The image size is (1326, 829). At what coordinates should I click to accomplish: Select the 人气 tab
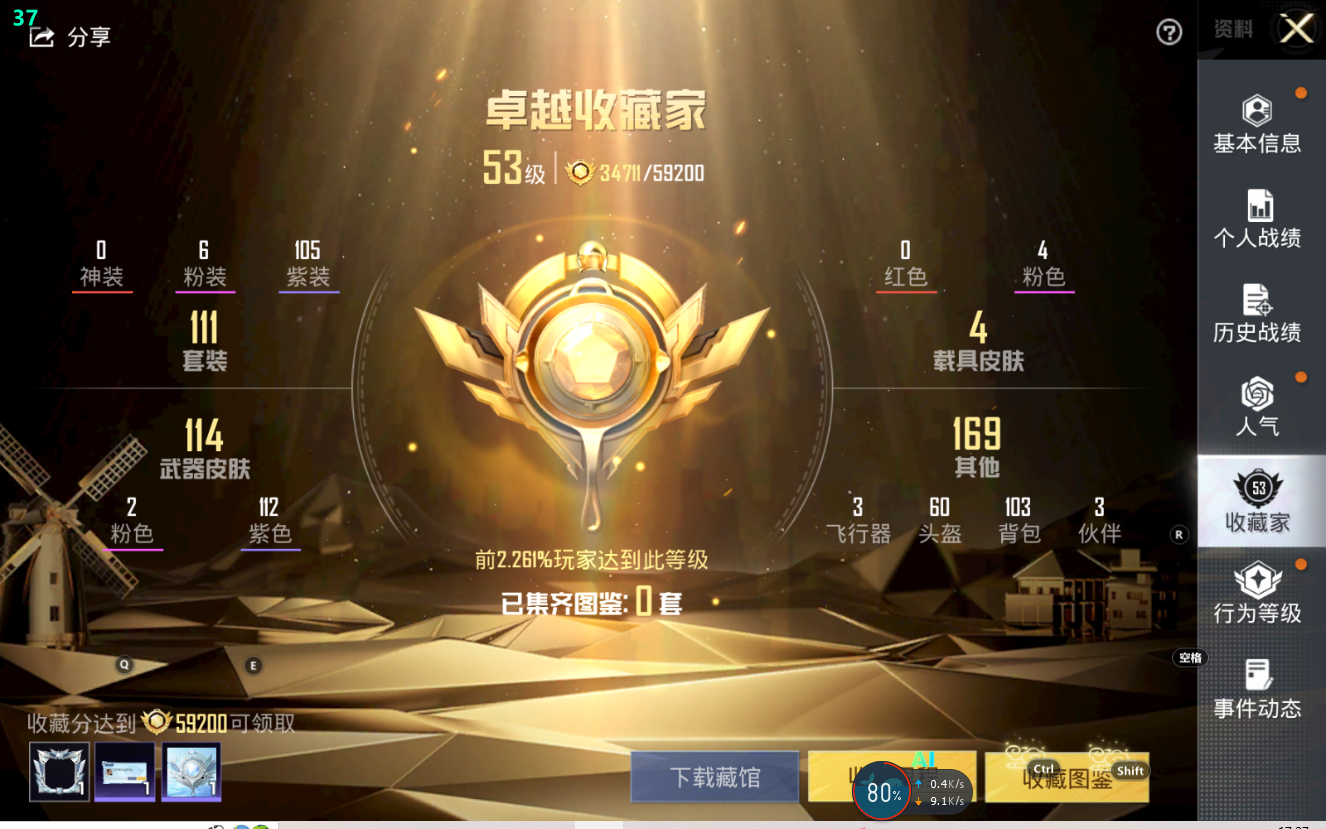coord(1257,407)
